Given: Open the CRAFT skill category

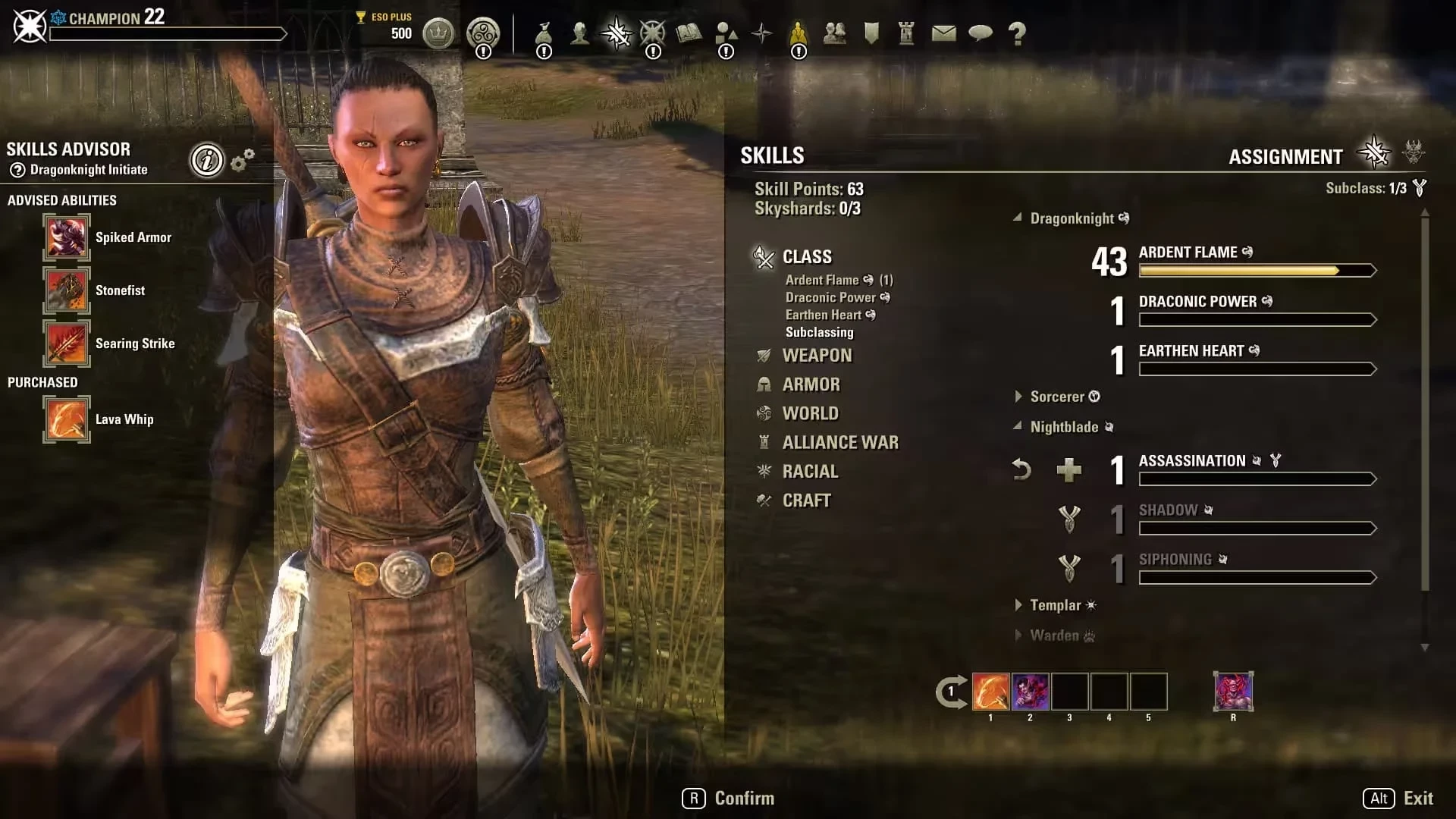Looking at the screenshot, I should [x=806, y=500].
